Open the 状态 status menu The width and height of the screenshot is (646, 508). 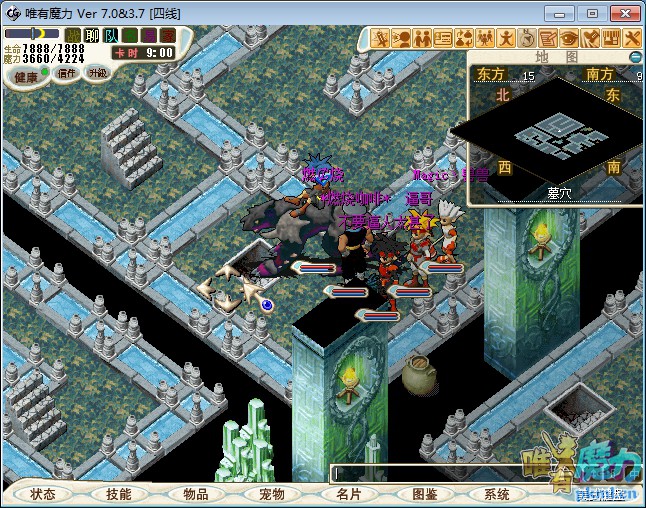(43, 494)
